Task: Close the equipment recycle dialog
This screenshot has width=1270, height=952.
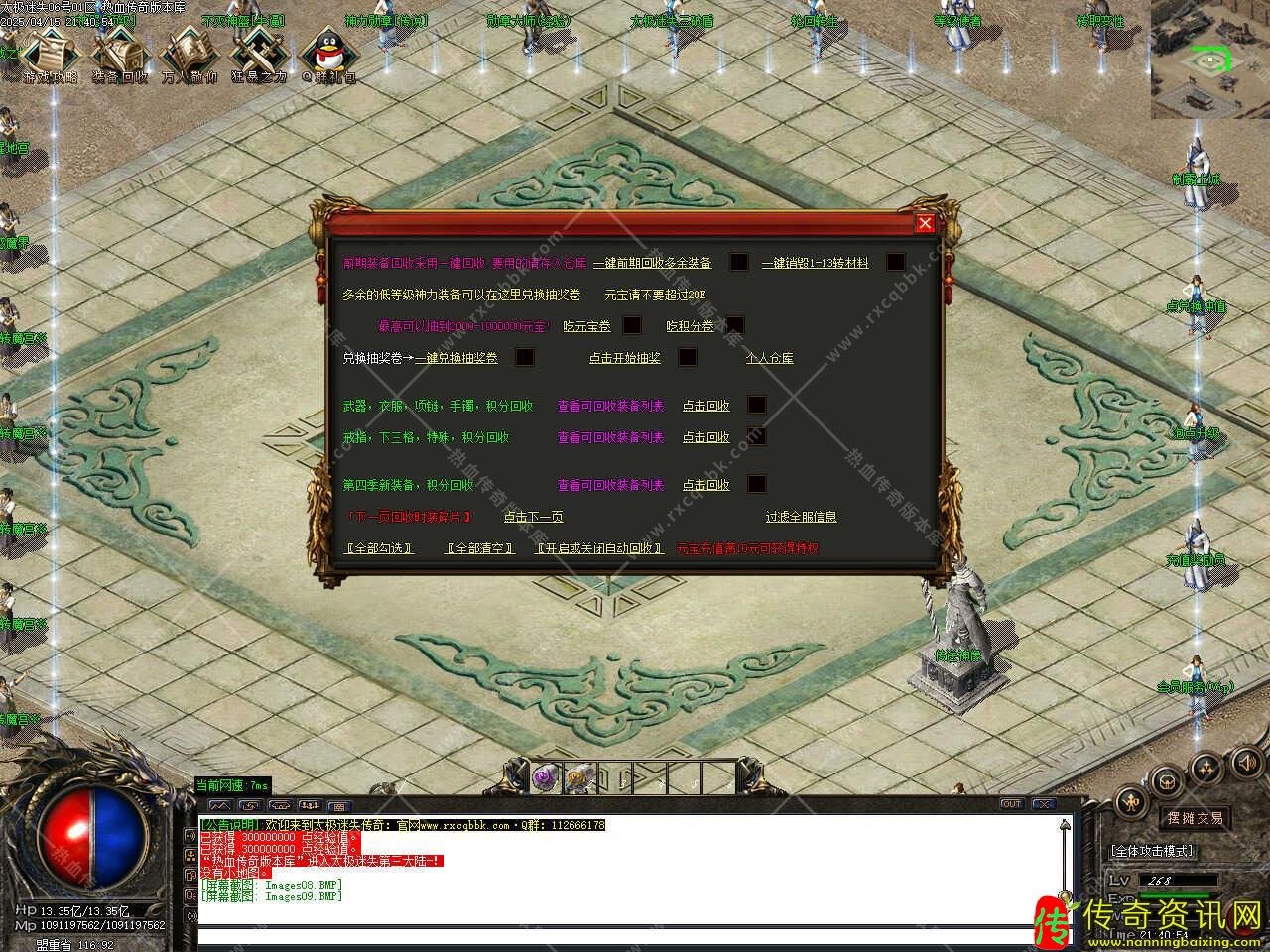Action: point(925,223)
